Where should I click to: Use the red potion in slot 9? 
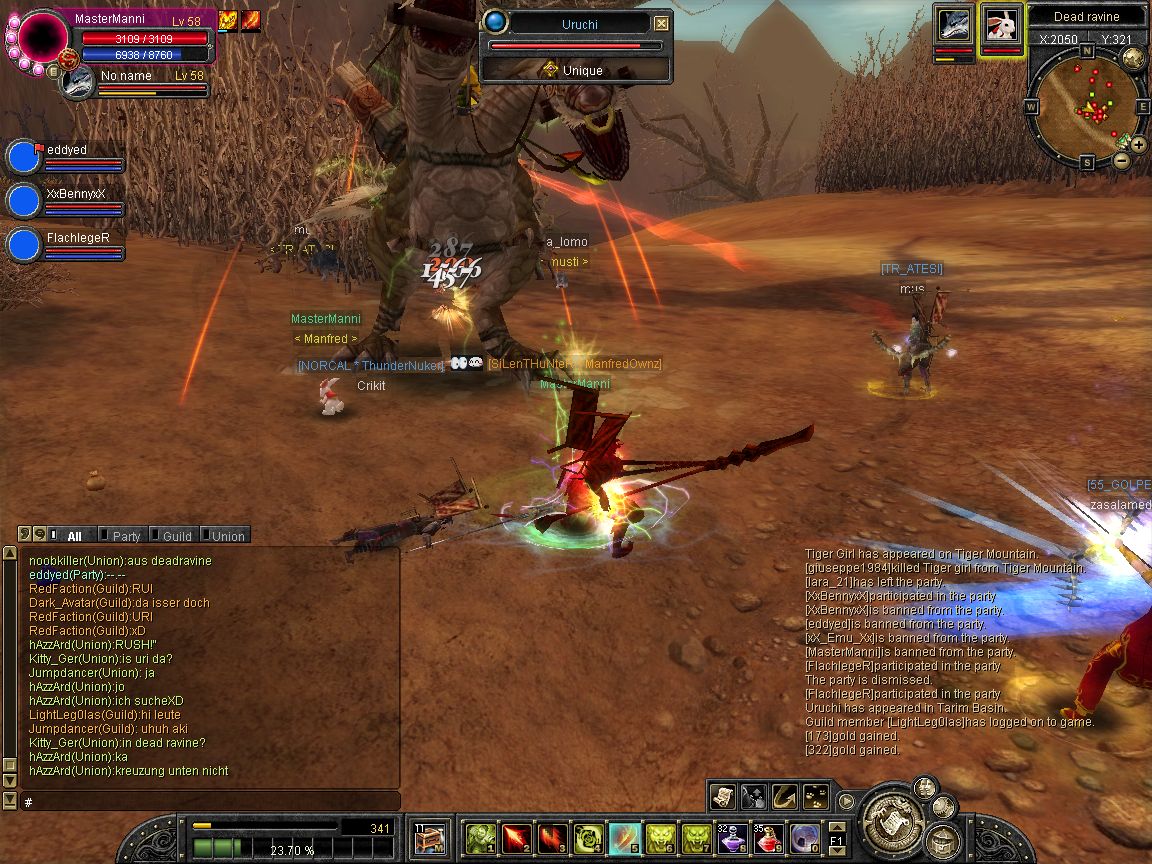[768, 836]
